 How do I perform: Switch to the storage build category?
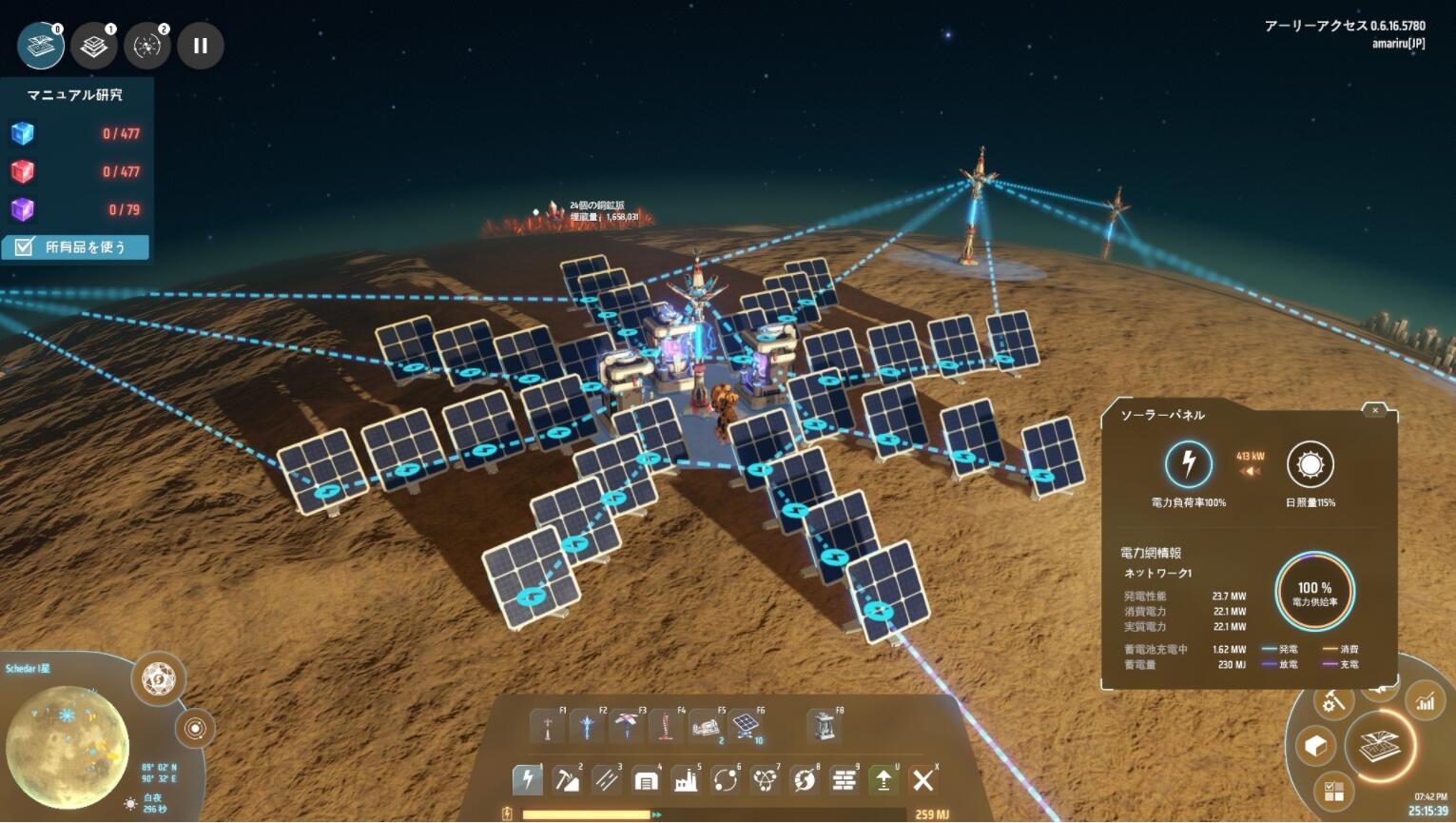click(646, 780)
